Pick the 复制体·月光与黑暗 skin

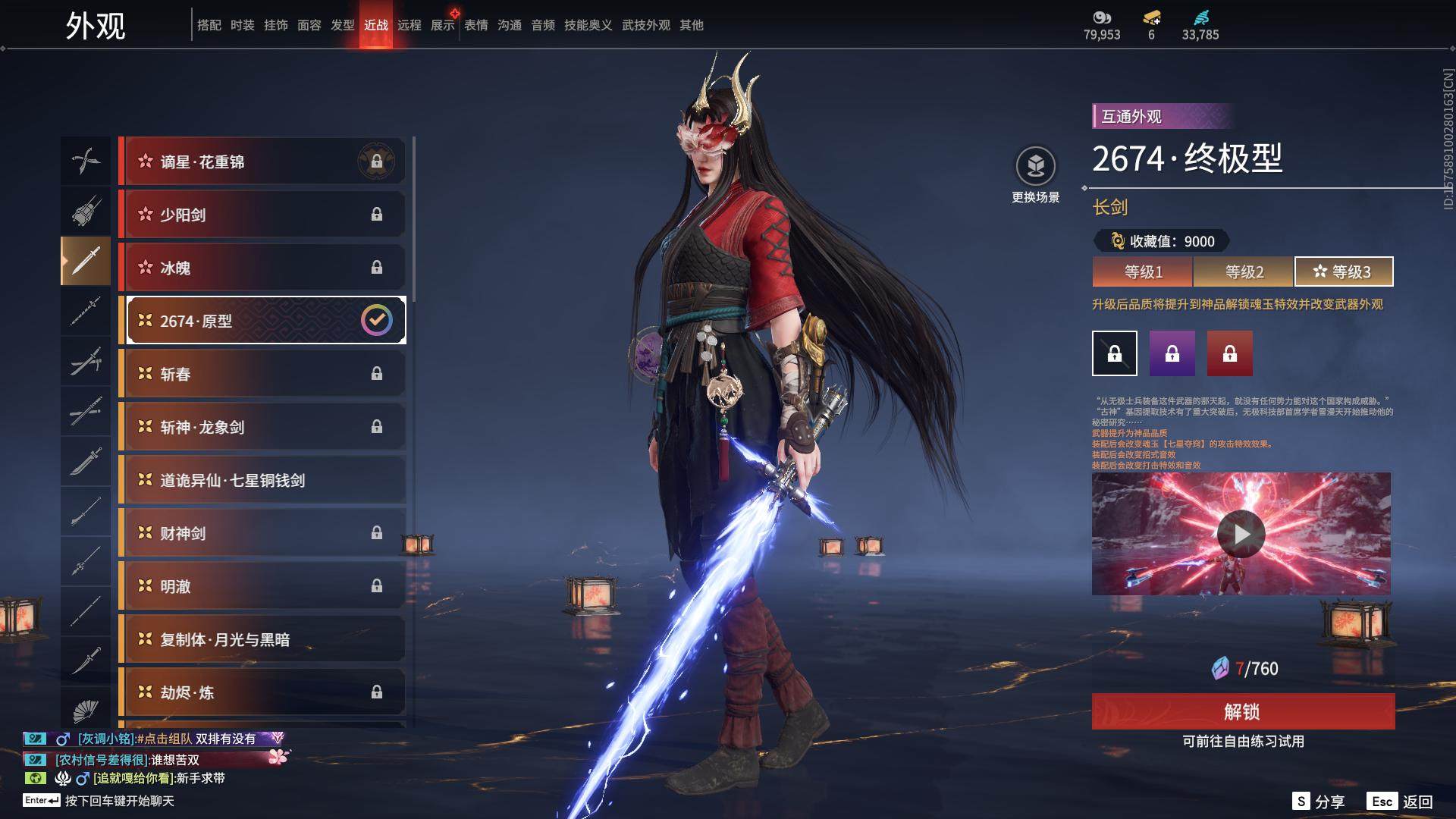tap(262, 639)
